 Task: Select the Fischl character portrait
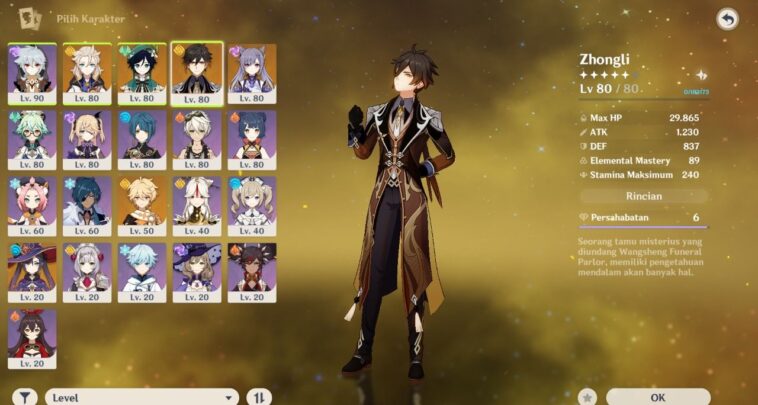point(87,139)
